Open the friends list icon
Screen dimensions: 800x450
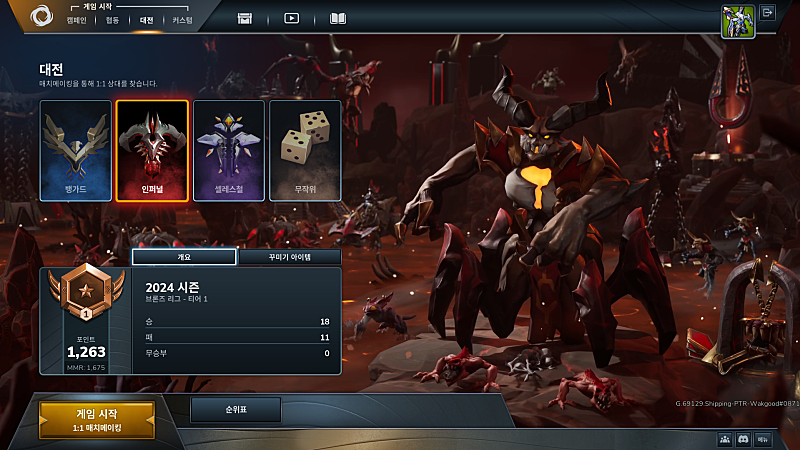tap(724, 439)
